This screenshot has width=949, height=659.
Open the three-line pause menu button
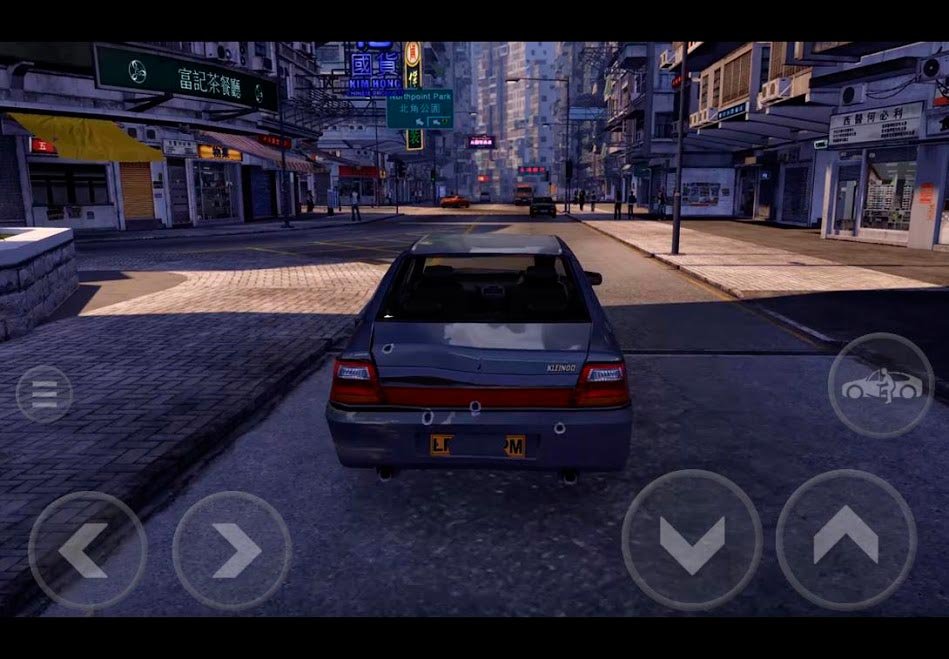44,393
